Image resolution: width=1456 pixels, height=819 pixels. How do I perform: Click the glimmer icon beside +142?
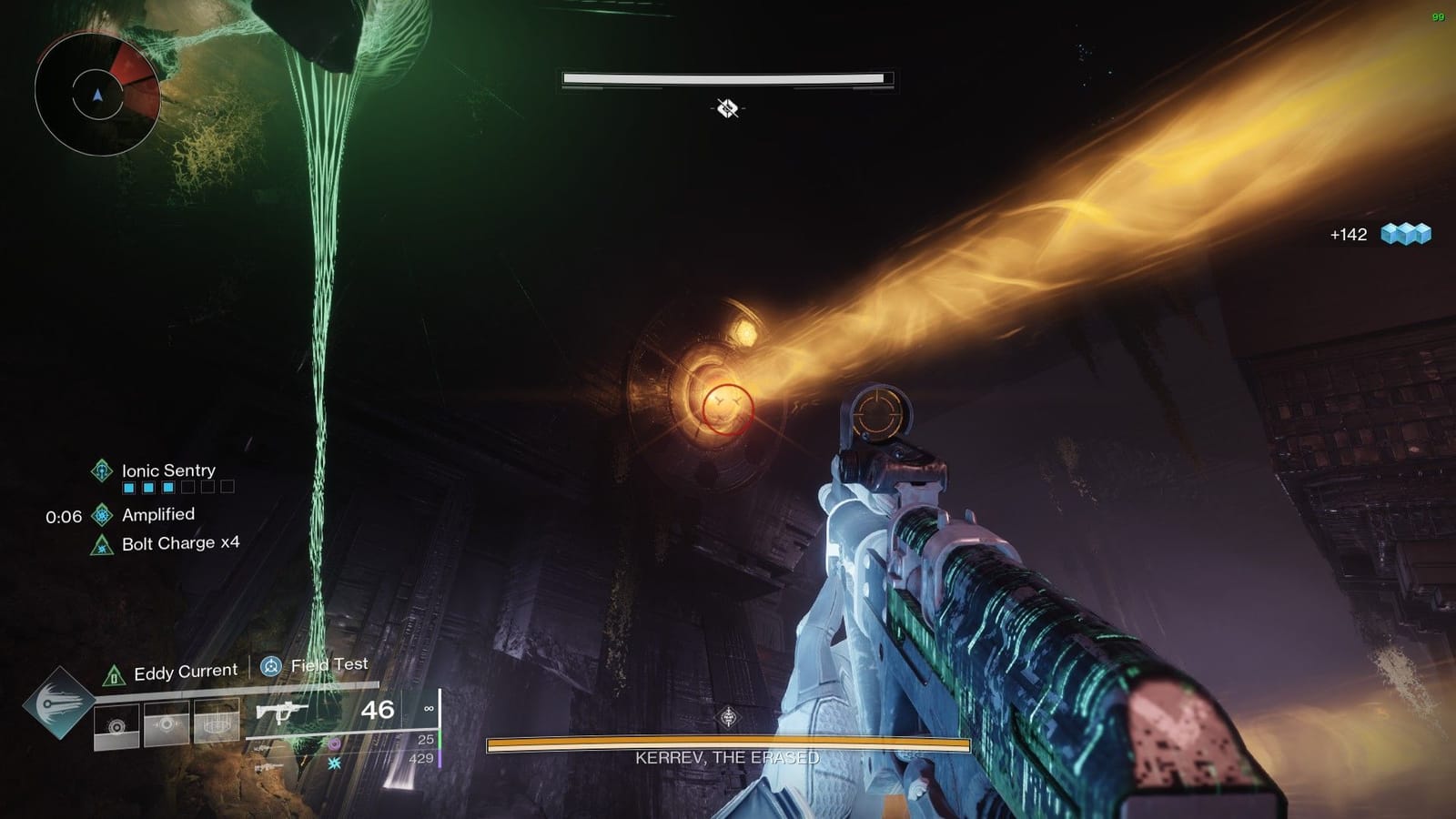(x=1405, y=234)
